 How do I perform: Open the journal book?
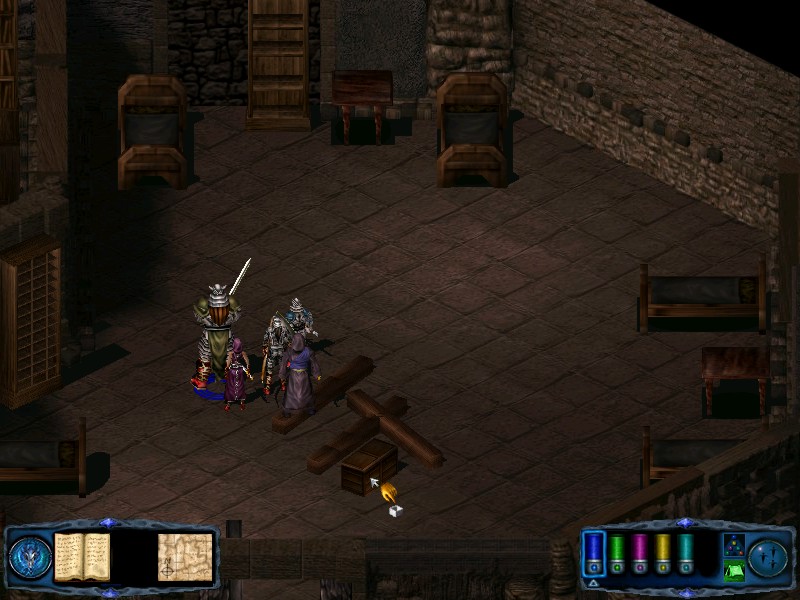point(82,556)
